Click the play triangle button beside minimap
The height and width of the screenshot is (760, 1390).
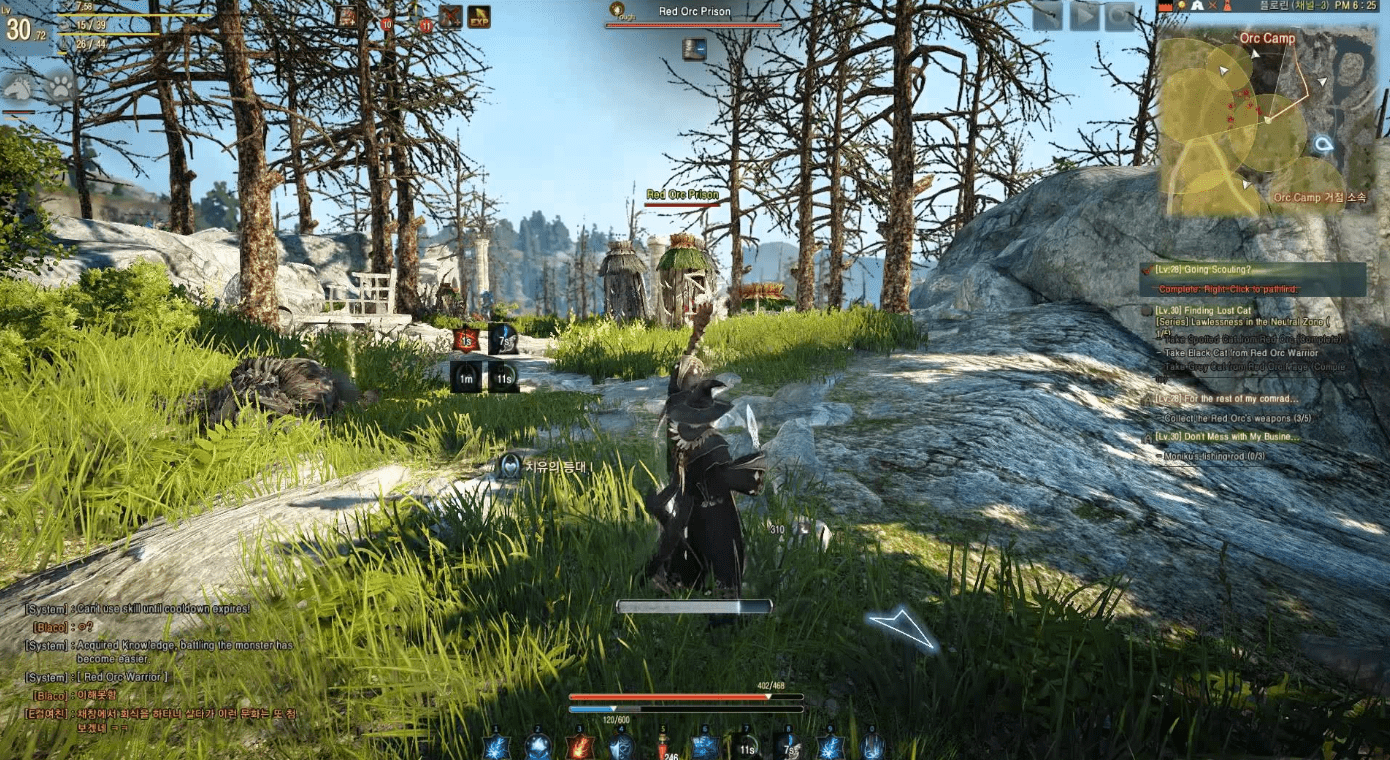[1083, 15]
